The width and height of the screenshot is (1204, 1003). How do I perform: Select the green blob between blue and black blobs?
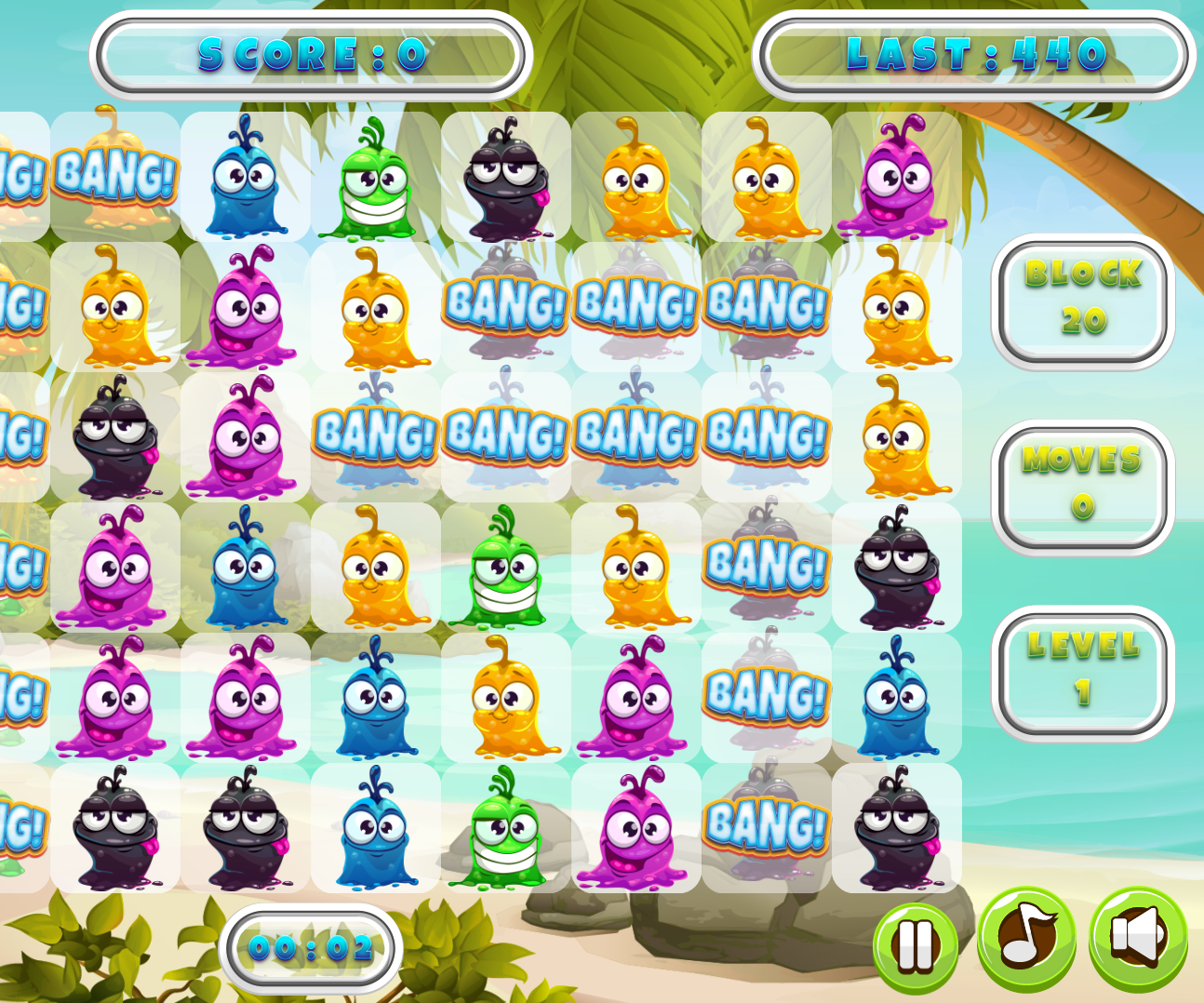(x=375, y=177)
